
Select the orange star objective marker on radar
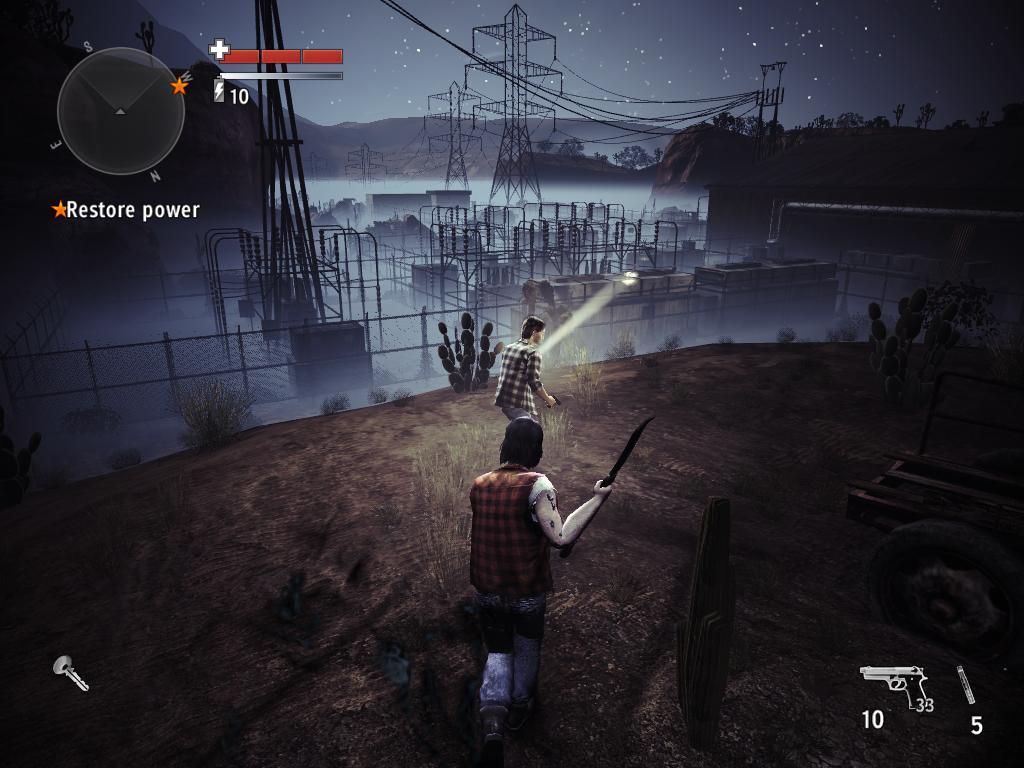pyautogui.click(x=180, y=86)
